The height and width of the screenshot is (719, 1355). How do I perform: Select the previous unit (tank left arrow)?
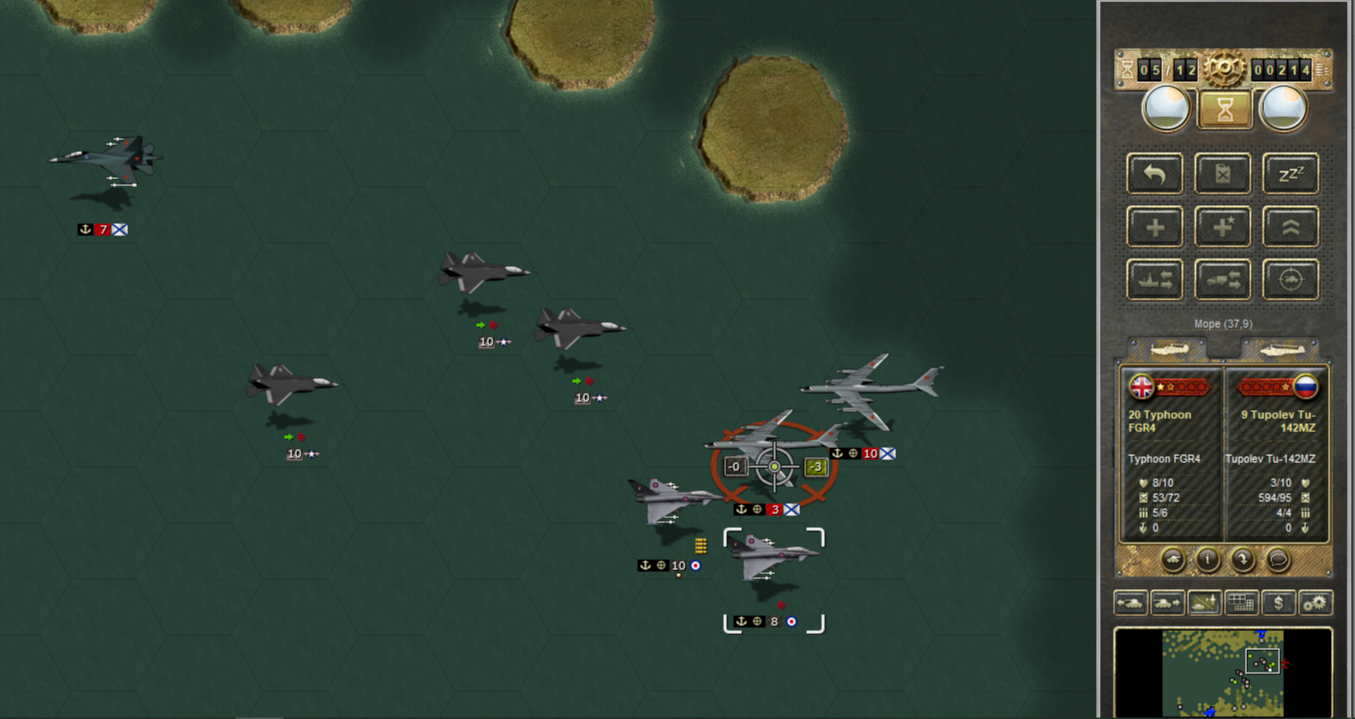point(1131,603)
